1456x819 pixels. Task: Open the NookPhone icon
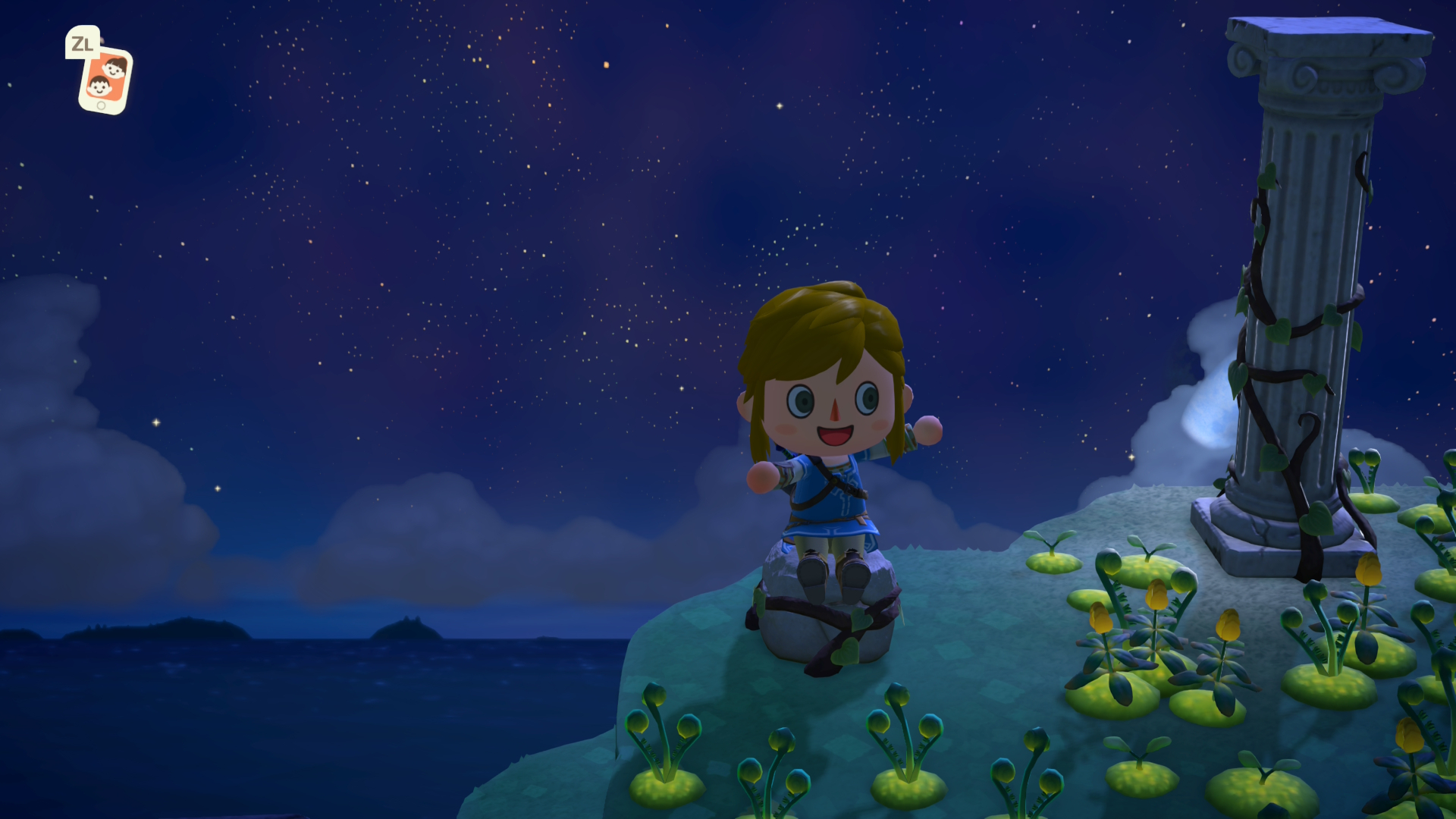coord(105,80)
